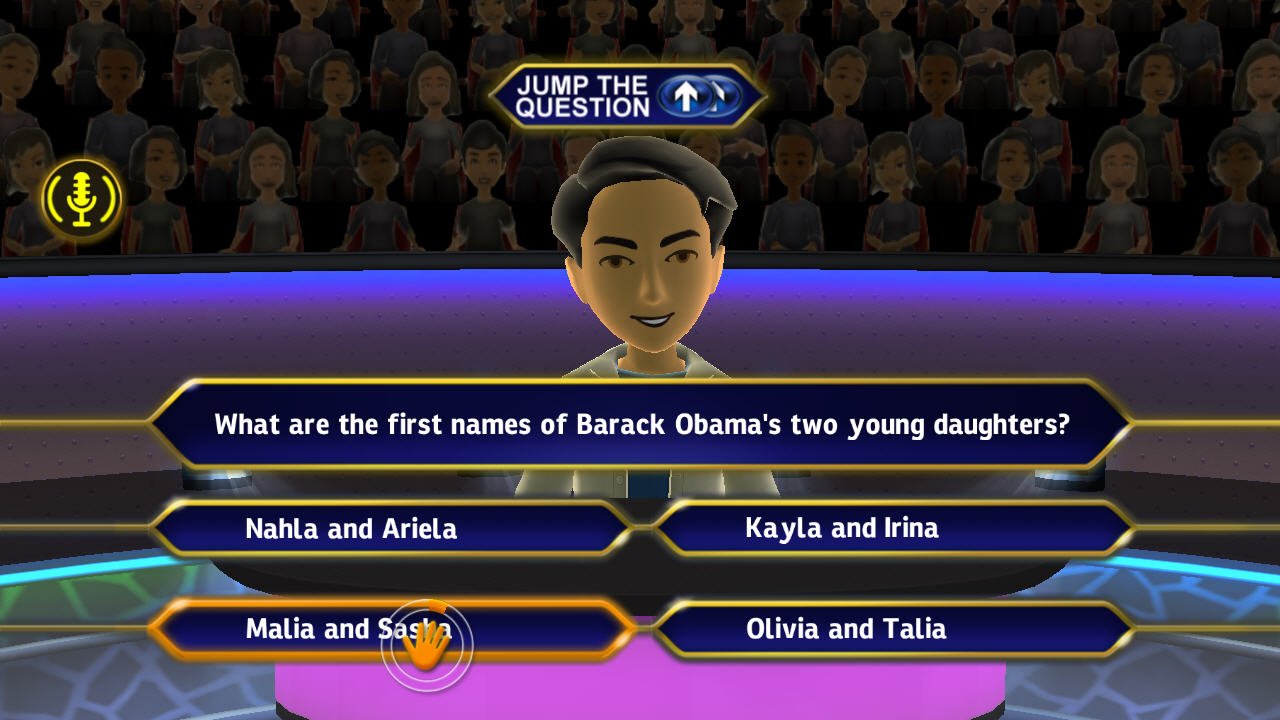Select the upward arrow inside Jump The Question
This screenshot has width=1280, height=720.
[x=684, y=95]
